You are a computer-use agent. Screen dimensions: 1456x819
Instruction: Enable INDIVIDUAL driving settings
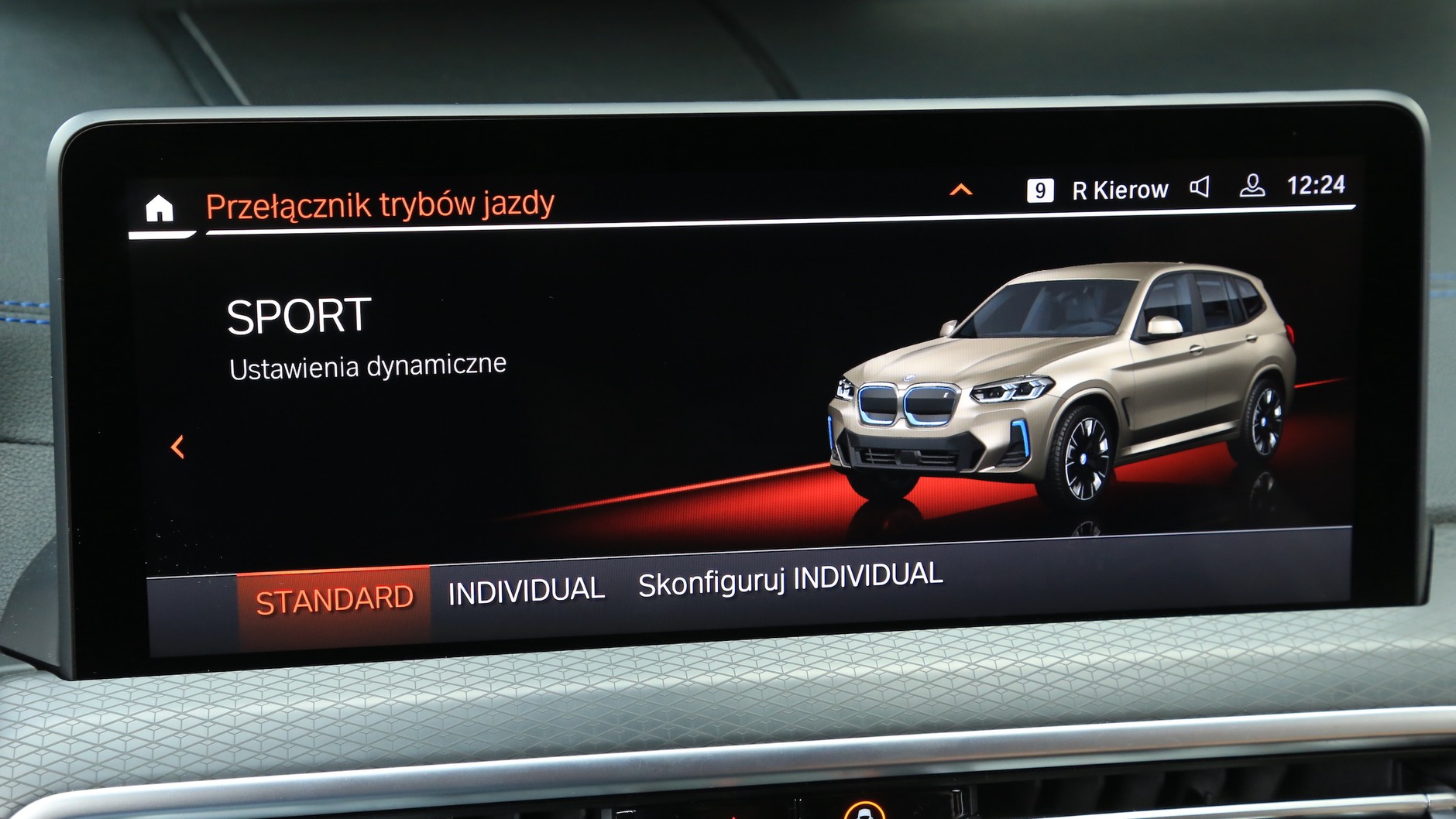pyautogui.click(x=527, y=590)
